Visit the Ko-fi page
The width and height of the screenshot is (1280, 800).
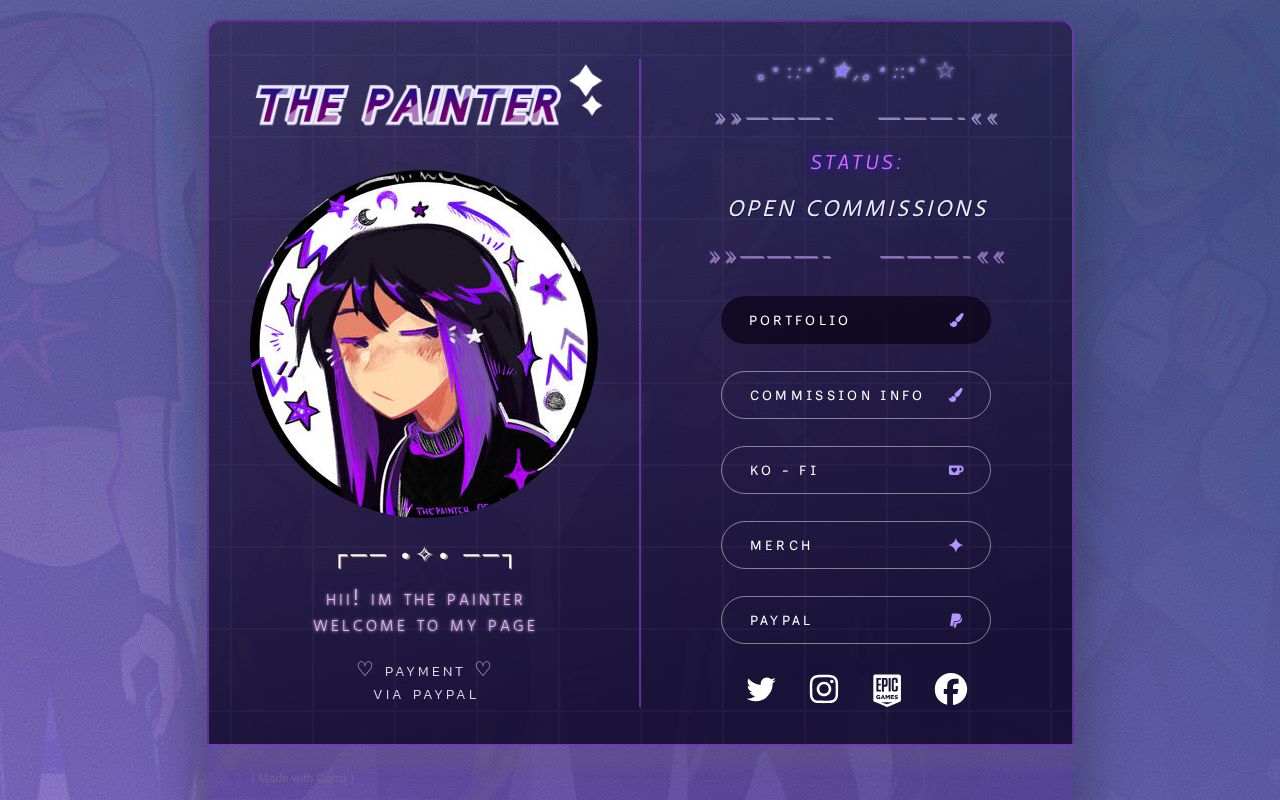(x=855, y=470)
